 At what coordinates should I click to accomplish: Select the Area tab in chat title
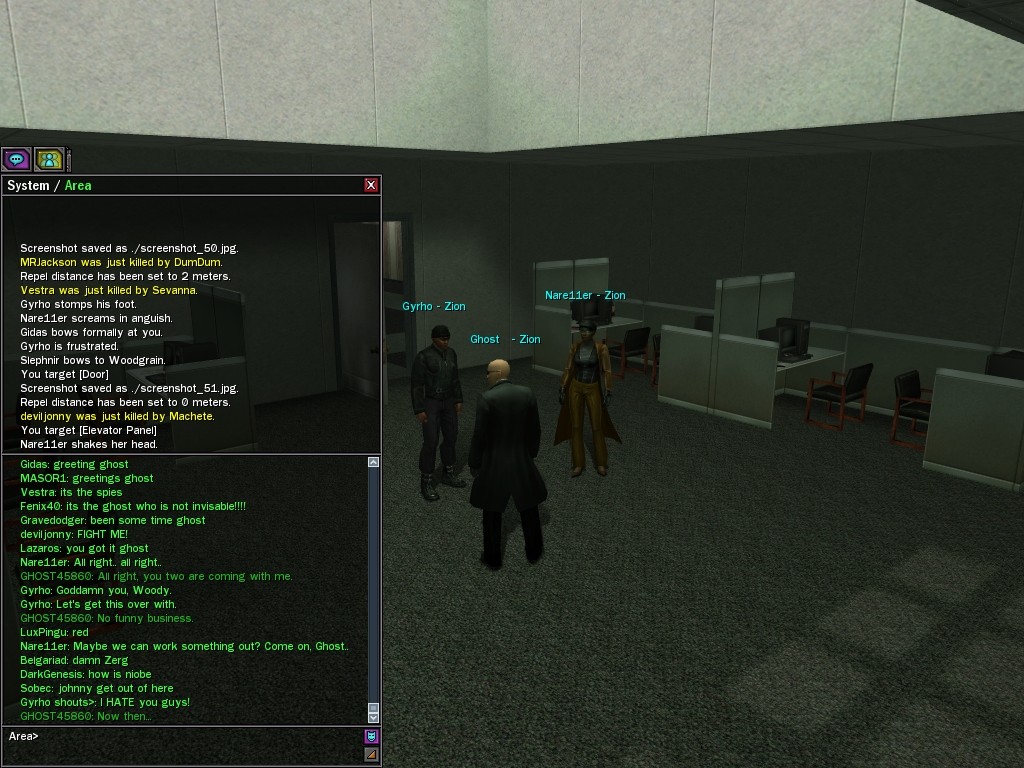78,186
